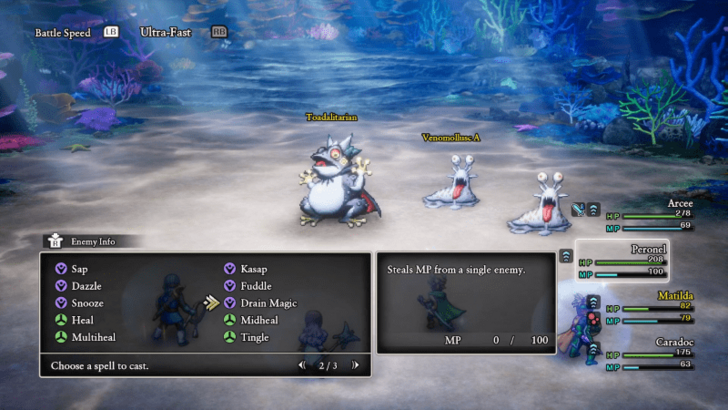This screenshot has width=728, height=410.
Task: Select the Kasap spell
Action: [x=252, y=269]
